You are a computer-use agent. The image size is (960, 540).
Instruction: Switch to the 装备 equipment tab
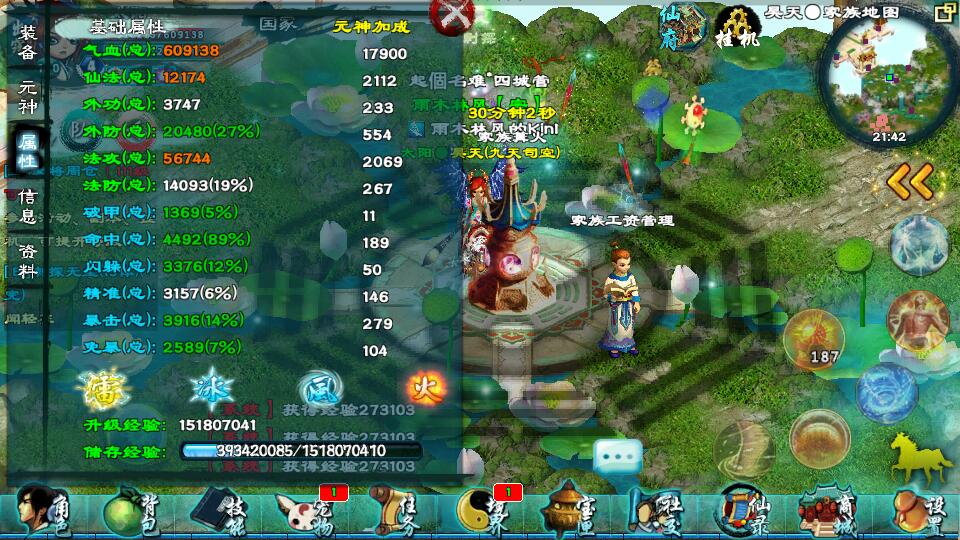(x=28, y=41)
